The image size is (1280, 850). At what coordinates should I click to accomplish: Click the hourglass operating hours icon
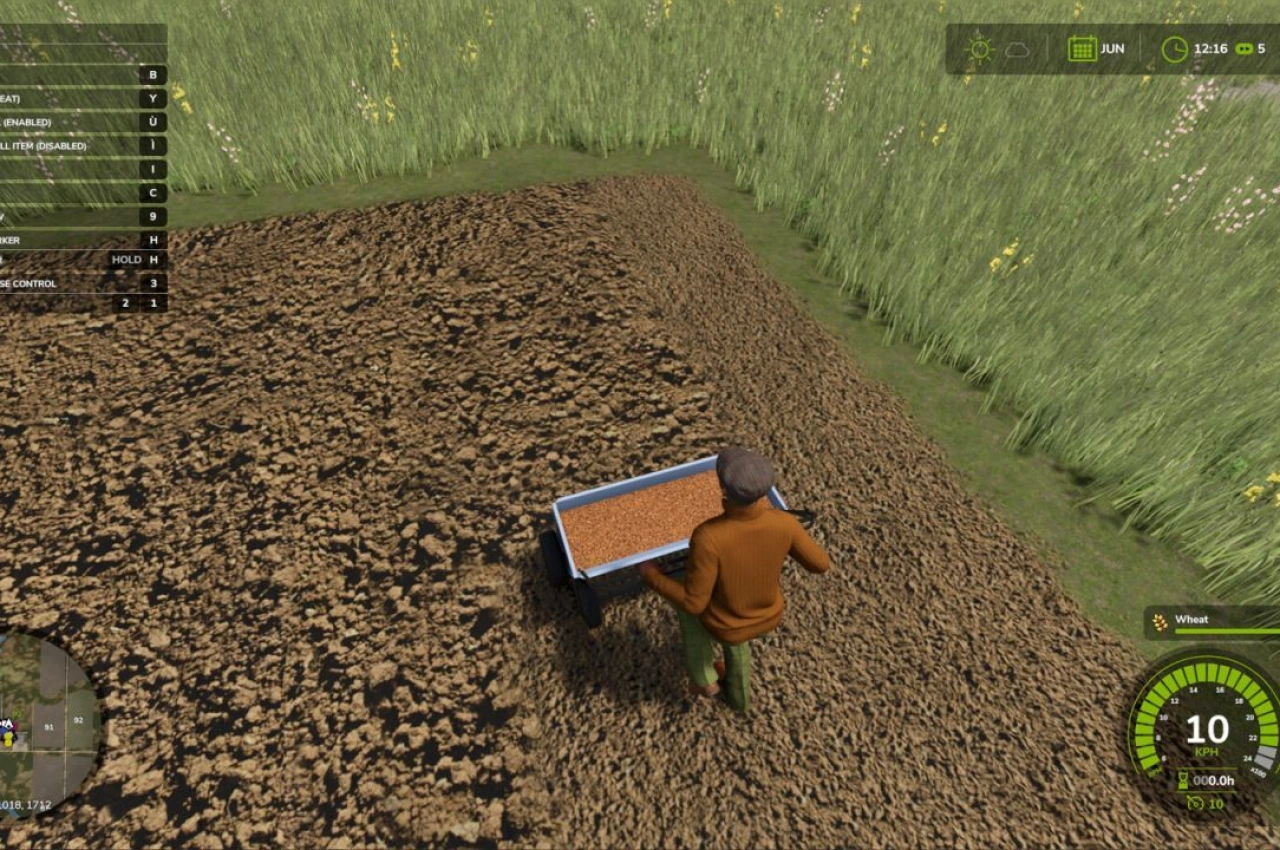(x=1183, y=780)
